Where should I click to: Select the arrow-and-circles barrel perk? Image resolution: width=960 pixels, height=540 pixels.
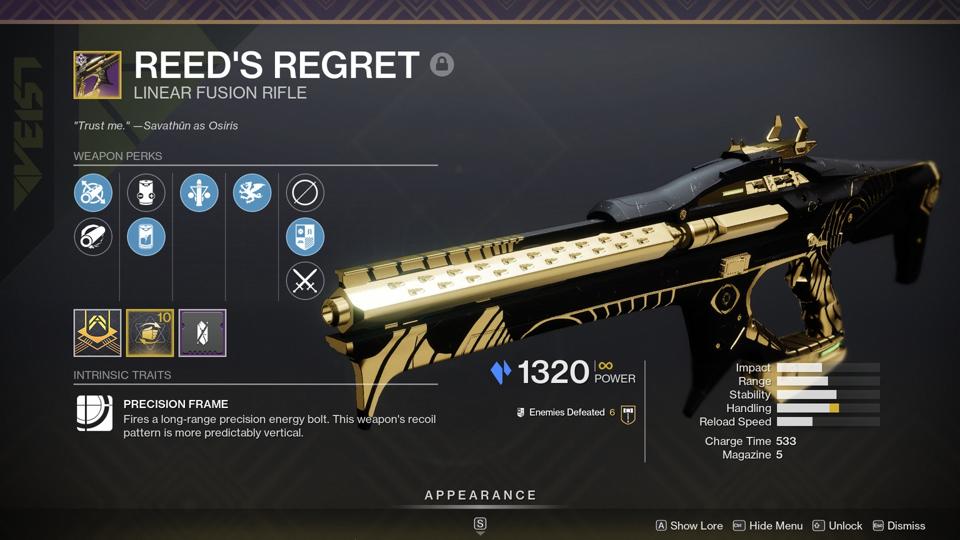(x=93, y=193)
